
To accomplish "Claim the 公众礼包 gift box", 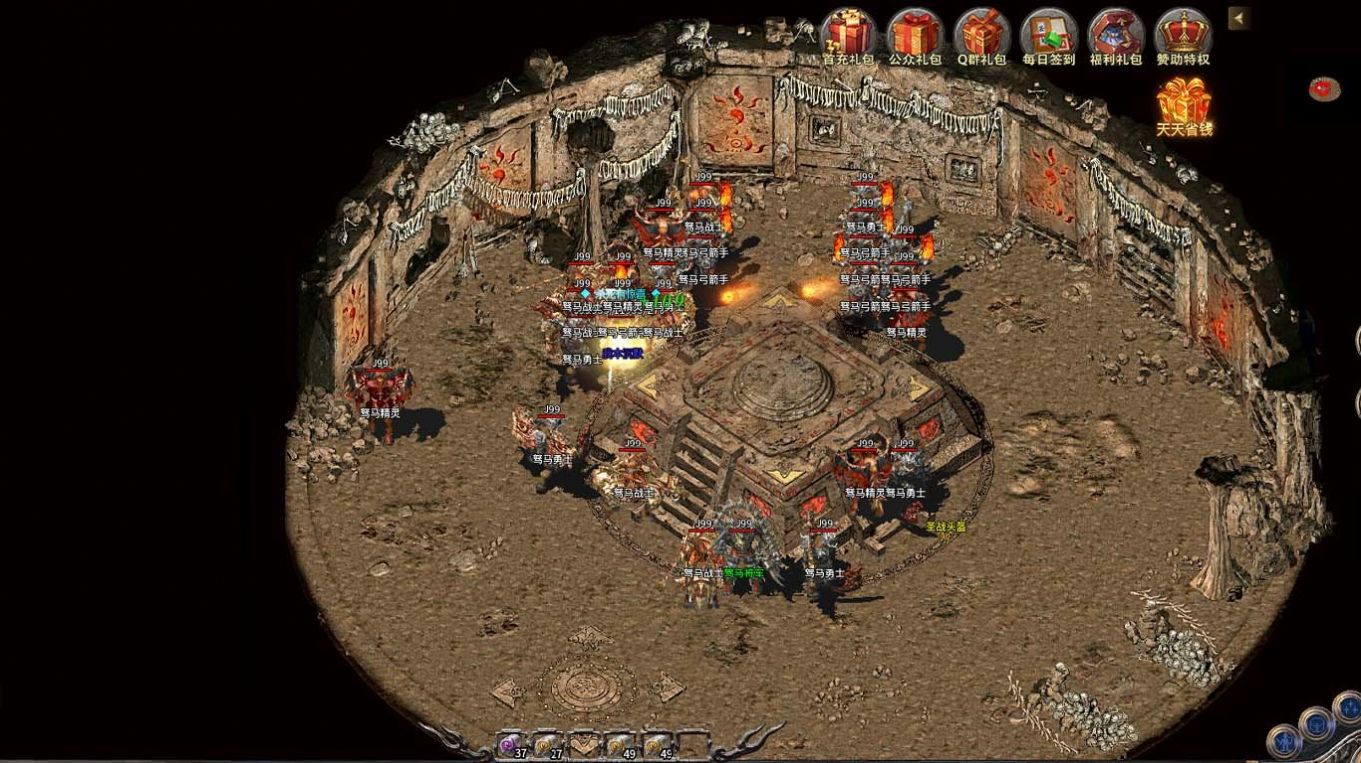I will (x=915, y=34).
